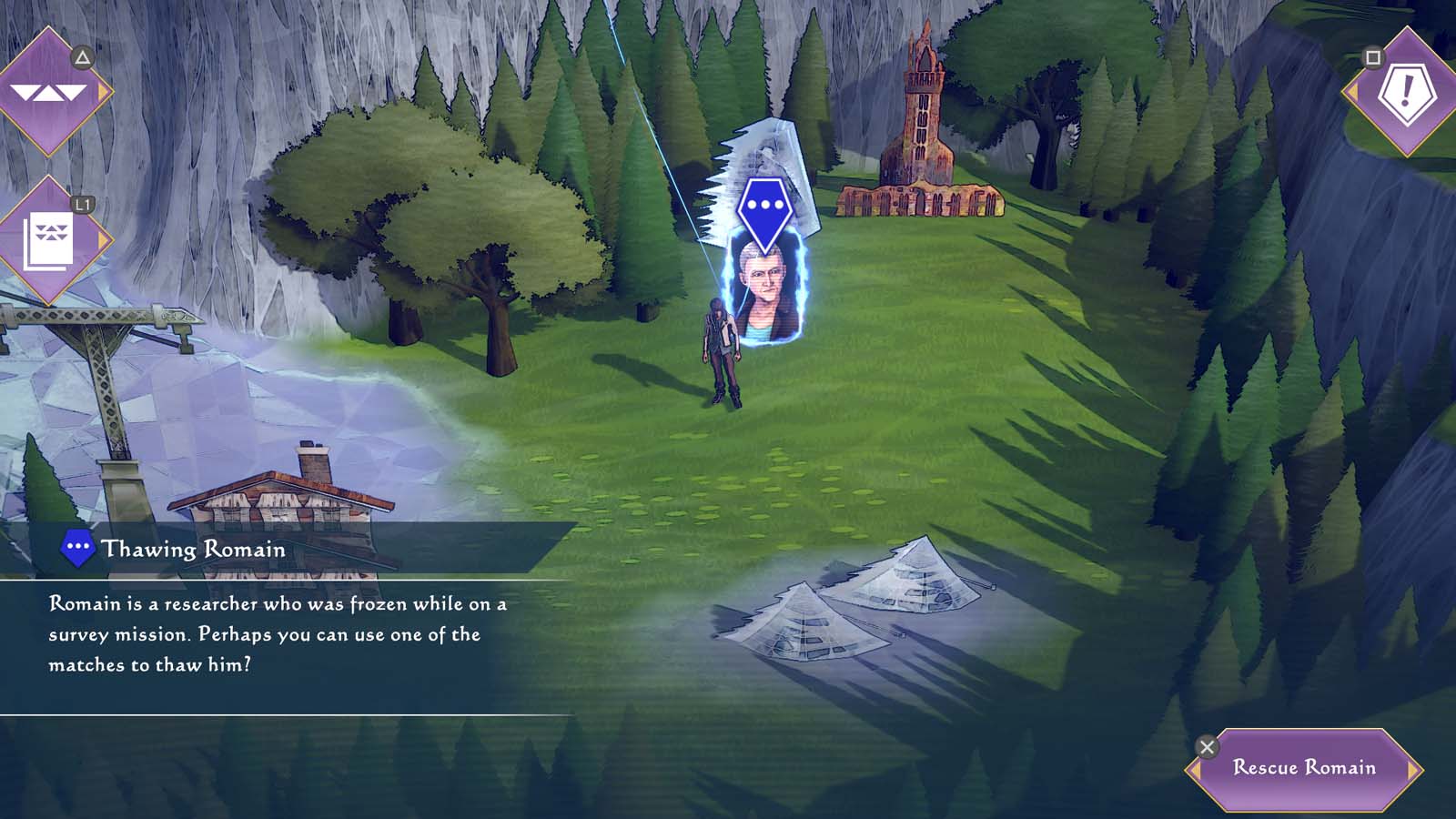Click the left arrow on Rescue Romain banner
The height and width of the screenshot is (819, 1456).
click(1197, 768)
